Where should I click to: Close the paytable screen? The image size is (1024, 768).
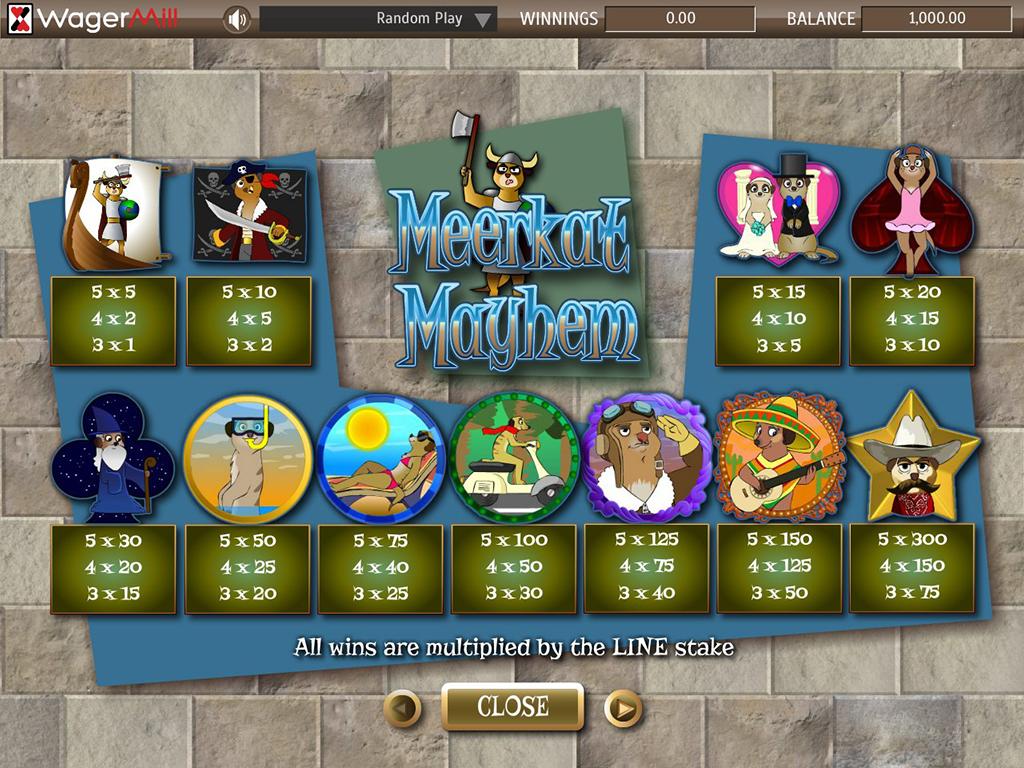(512, 707)
